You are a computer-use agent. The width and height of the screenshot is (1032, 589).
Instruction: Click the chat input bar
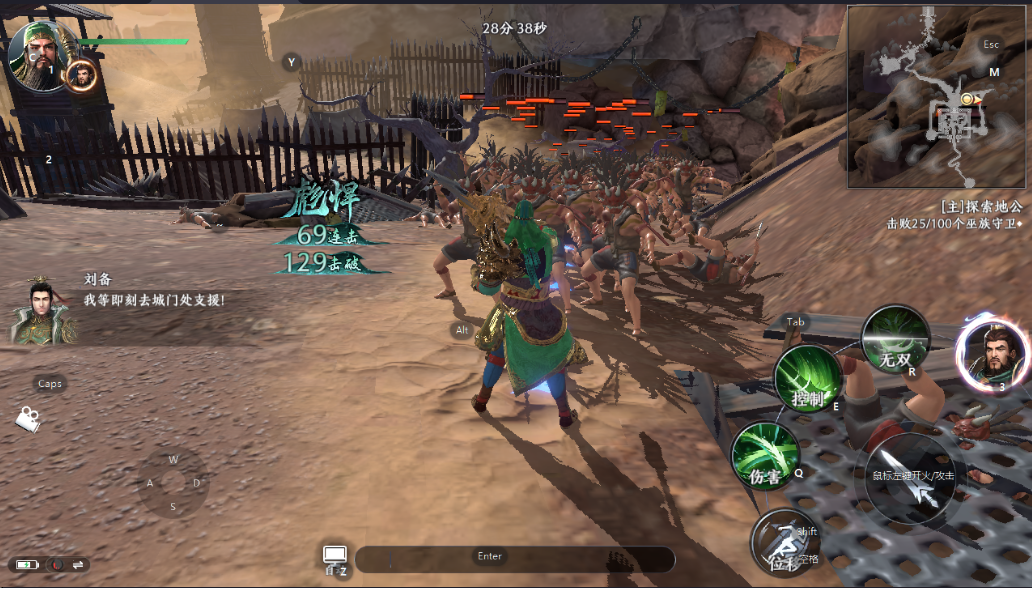(x=514, y=559)
